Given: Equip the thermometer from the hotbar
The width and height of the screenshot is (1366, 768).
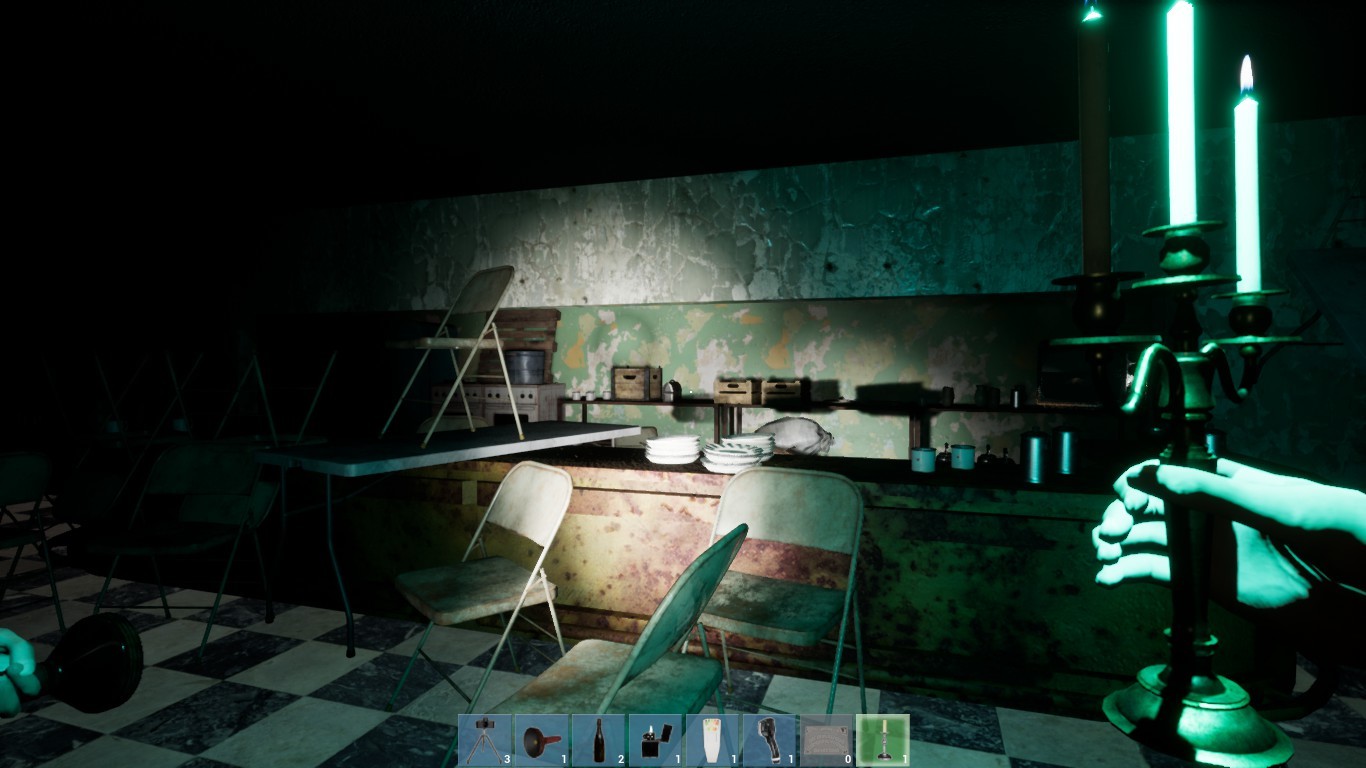Looking at the screenshot, I should coord(768,739).
